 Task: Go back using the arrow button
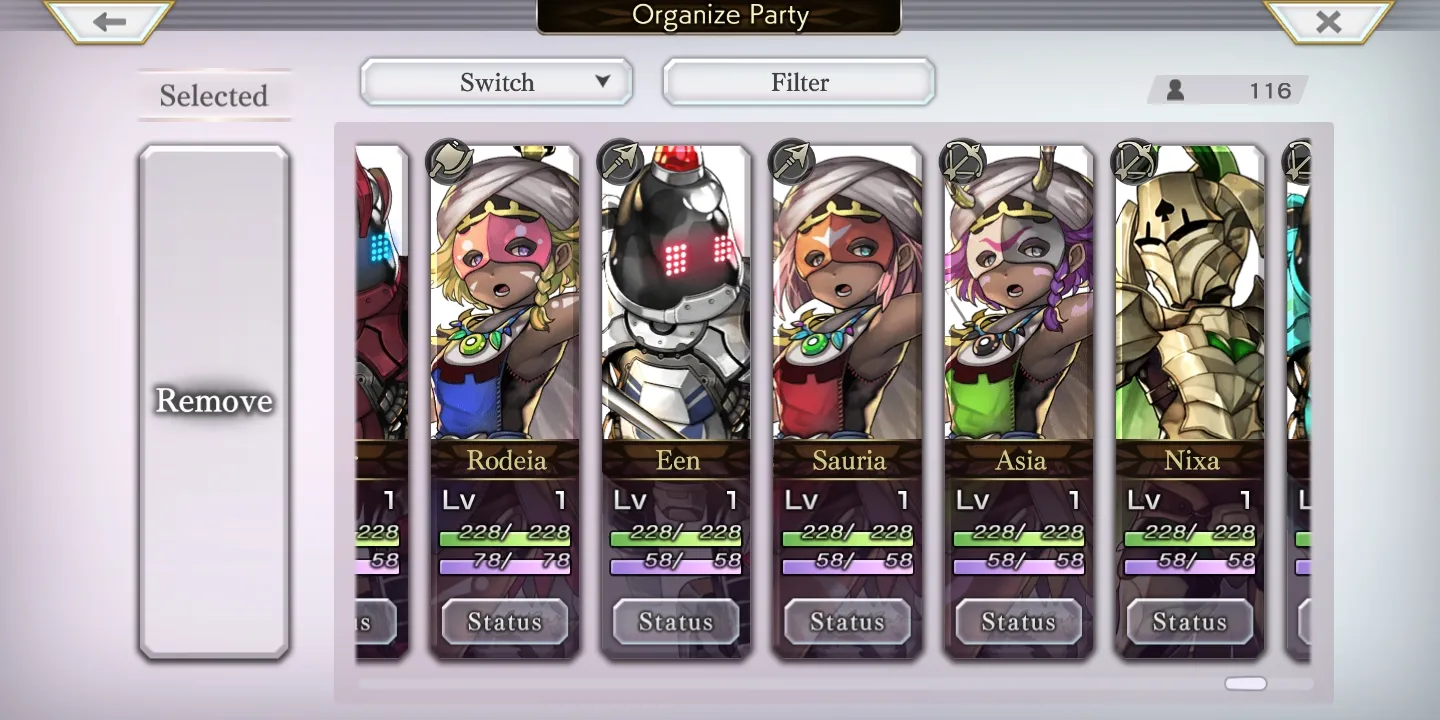(109, 21)
